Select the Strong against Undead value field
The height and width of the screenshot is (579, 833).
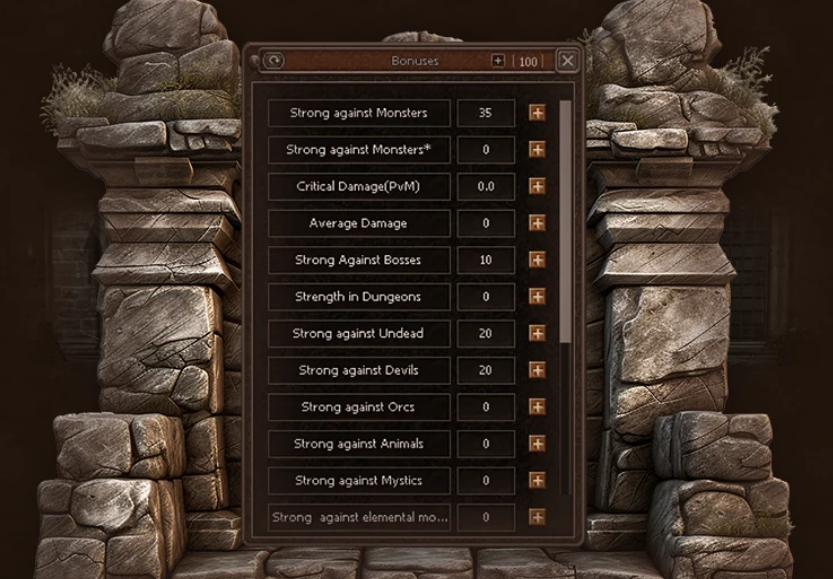[x=486, y=334]
